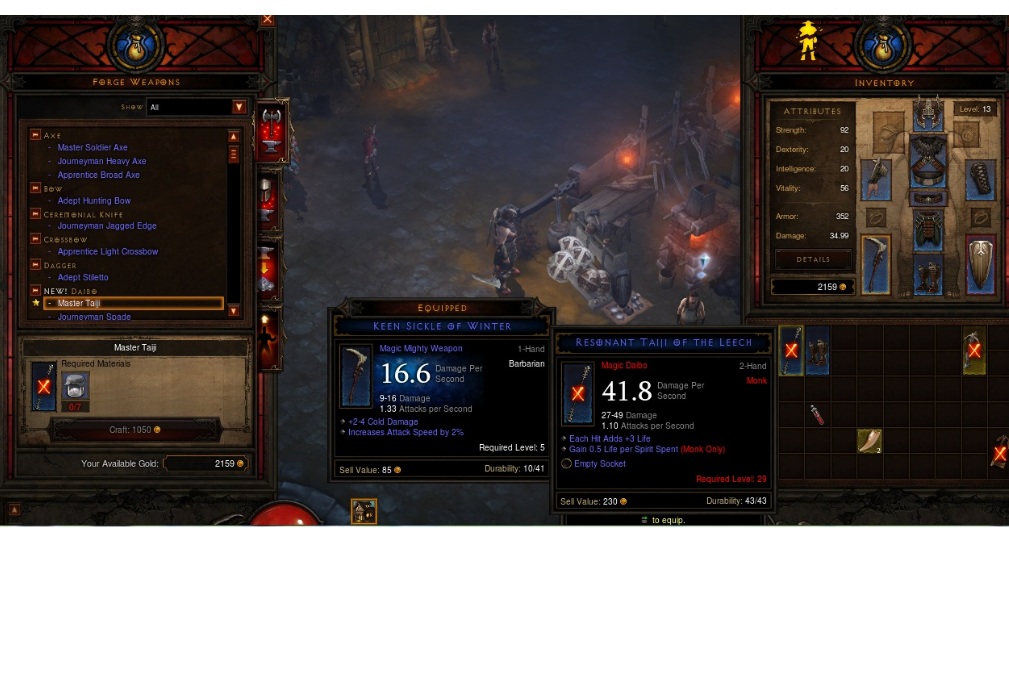This screenshot has height=690, width=1009.
Task: Click the Craft: 1050 gold button
Action: (135, 430)
